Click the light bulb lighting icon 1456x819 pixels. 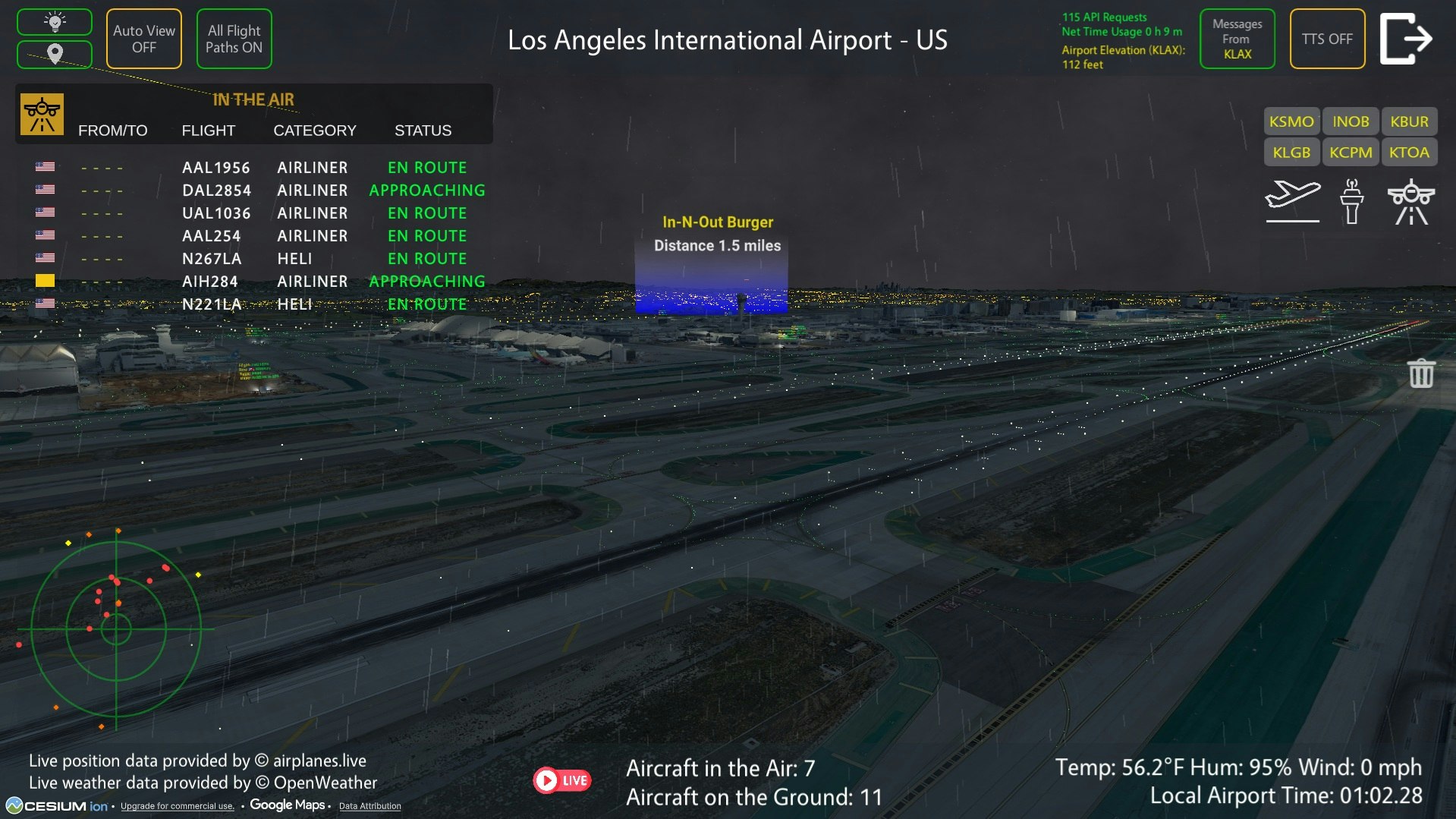click(54, 20)
